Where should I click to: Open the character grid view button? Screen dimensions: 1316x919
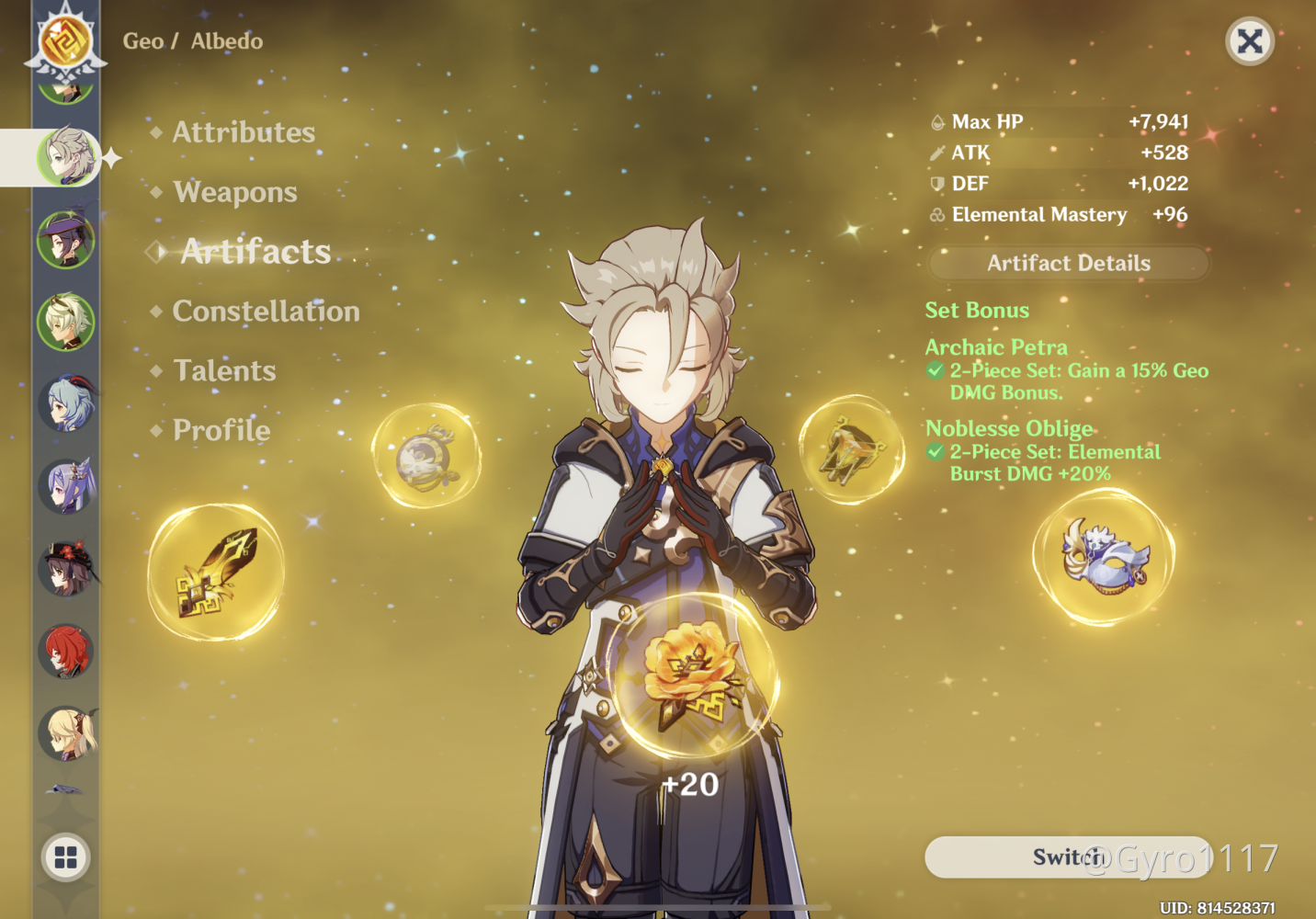pos(66,857)
